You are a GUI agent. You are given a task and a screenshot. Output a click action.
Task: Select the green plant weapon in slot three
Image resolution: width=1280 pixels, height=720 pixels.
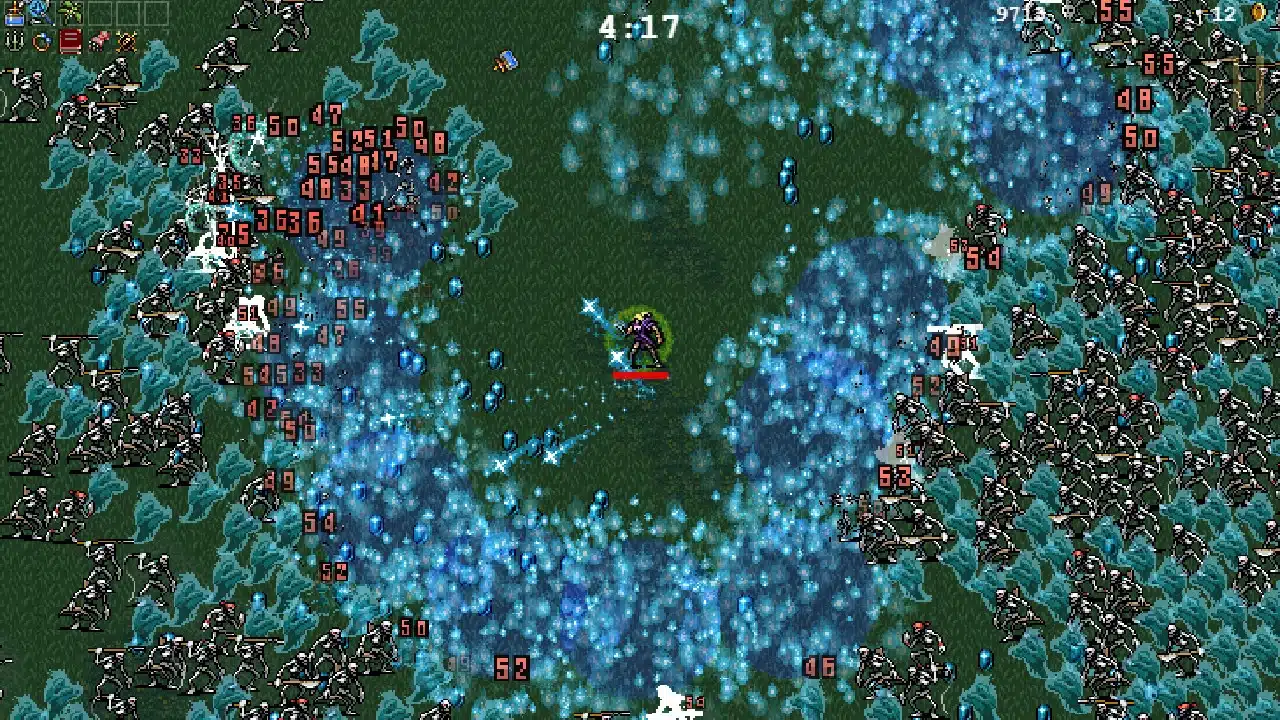(x=69, y=12)
